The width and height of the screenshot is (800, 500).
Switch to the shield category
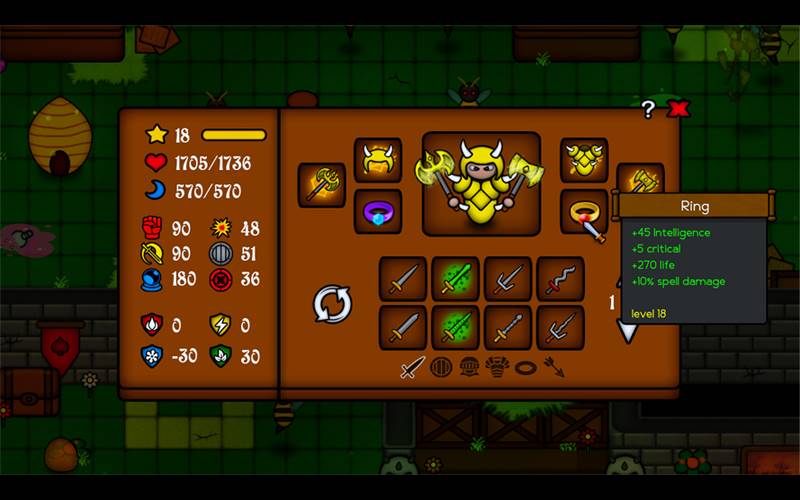(x=441, y=368)
